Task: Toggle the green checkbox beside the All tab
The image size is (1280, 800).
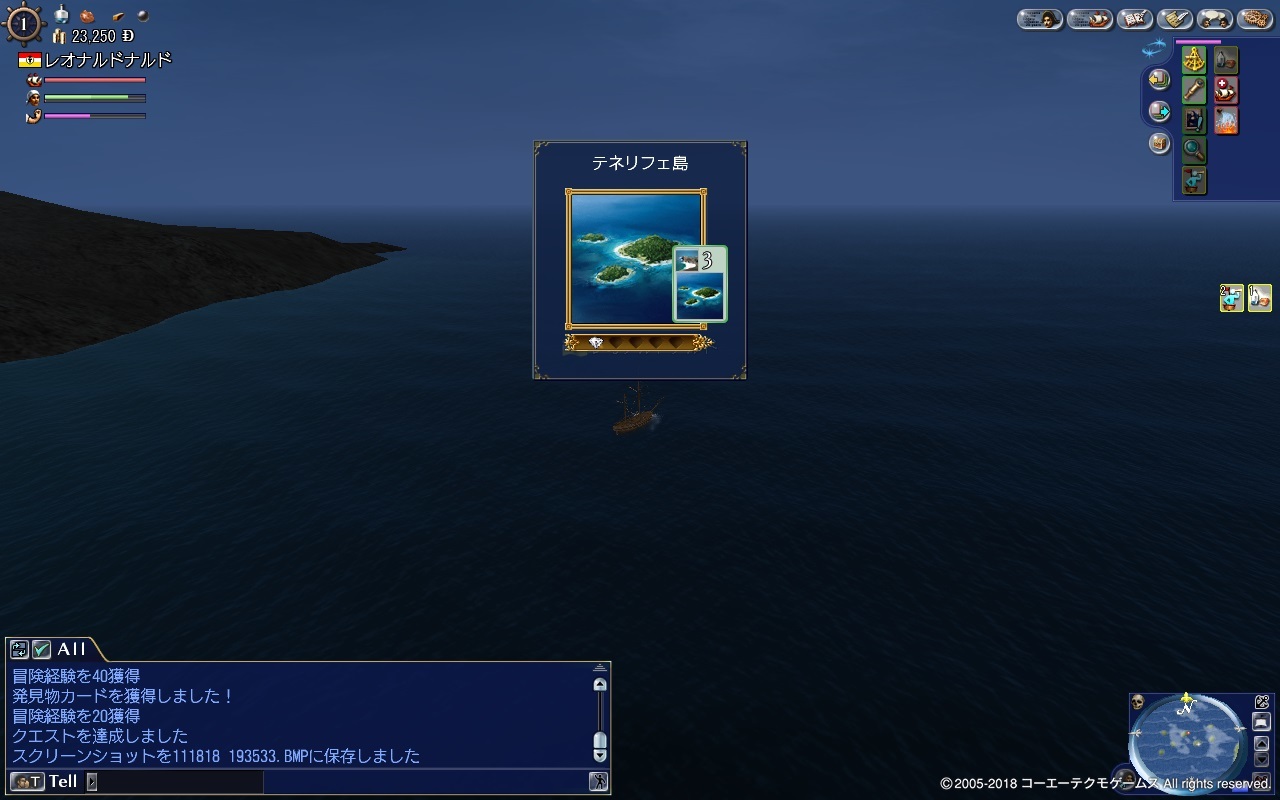Action: 40,650
